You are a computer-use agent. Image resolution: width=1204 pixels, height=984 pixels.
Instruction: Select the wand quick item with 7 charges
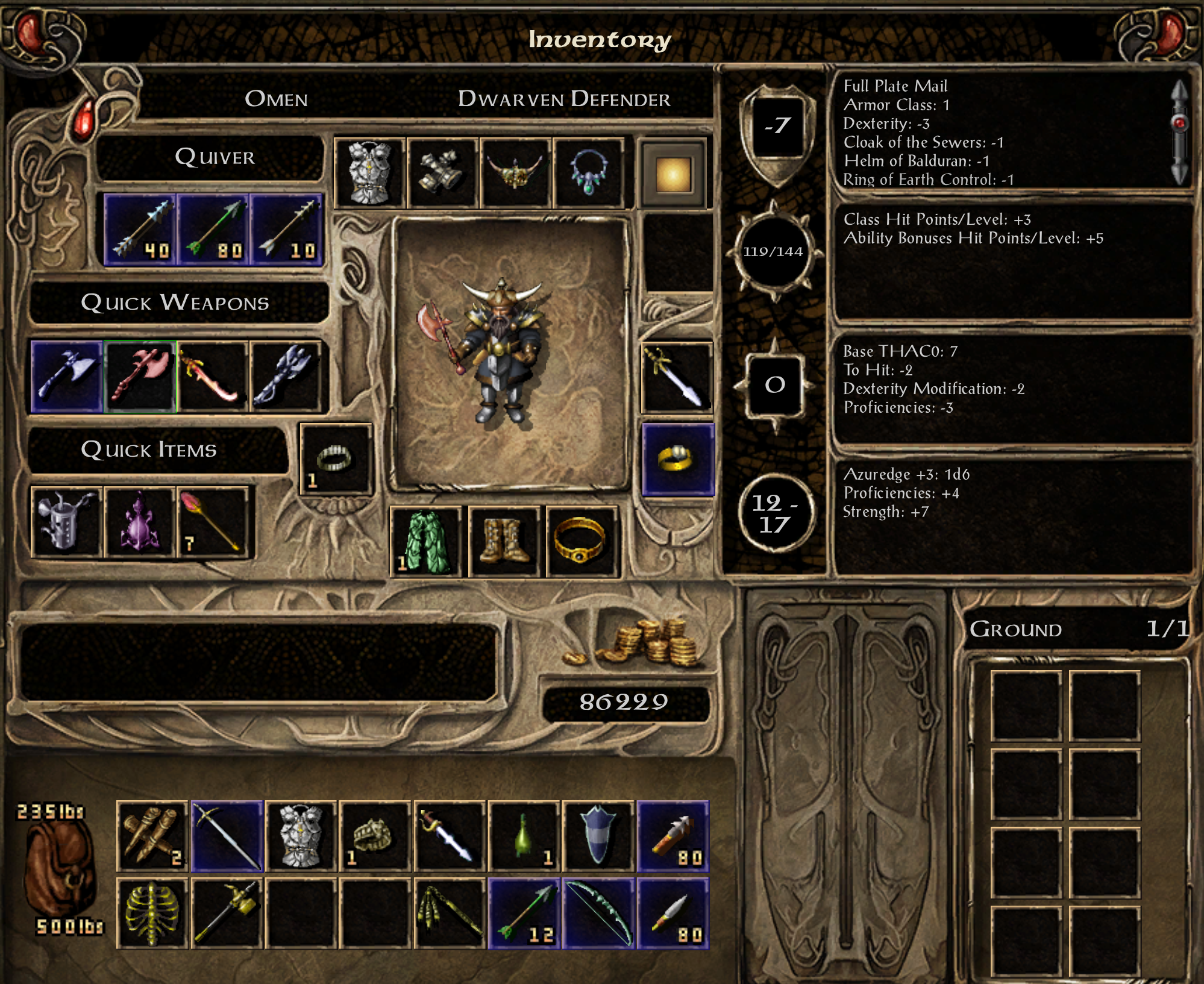(x=213, y=522)
